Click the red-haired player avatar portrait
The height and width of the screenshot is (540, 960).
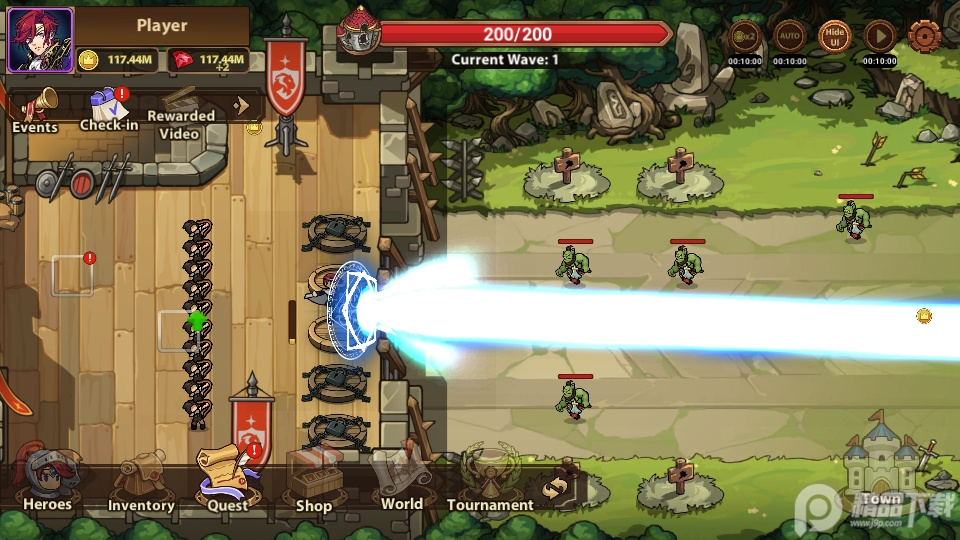point(40,40)
